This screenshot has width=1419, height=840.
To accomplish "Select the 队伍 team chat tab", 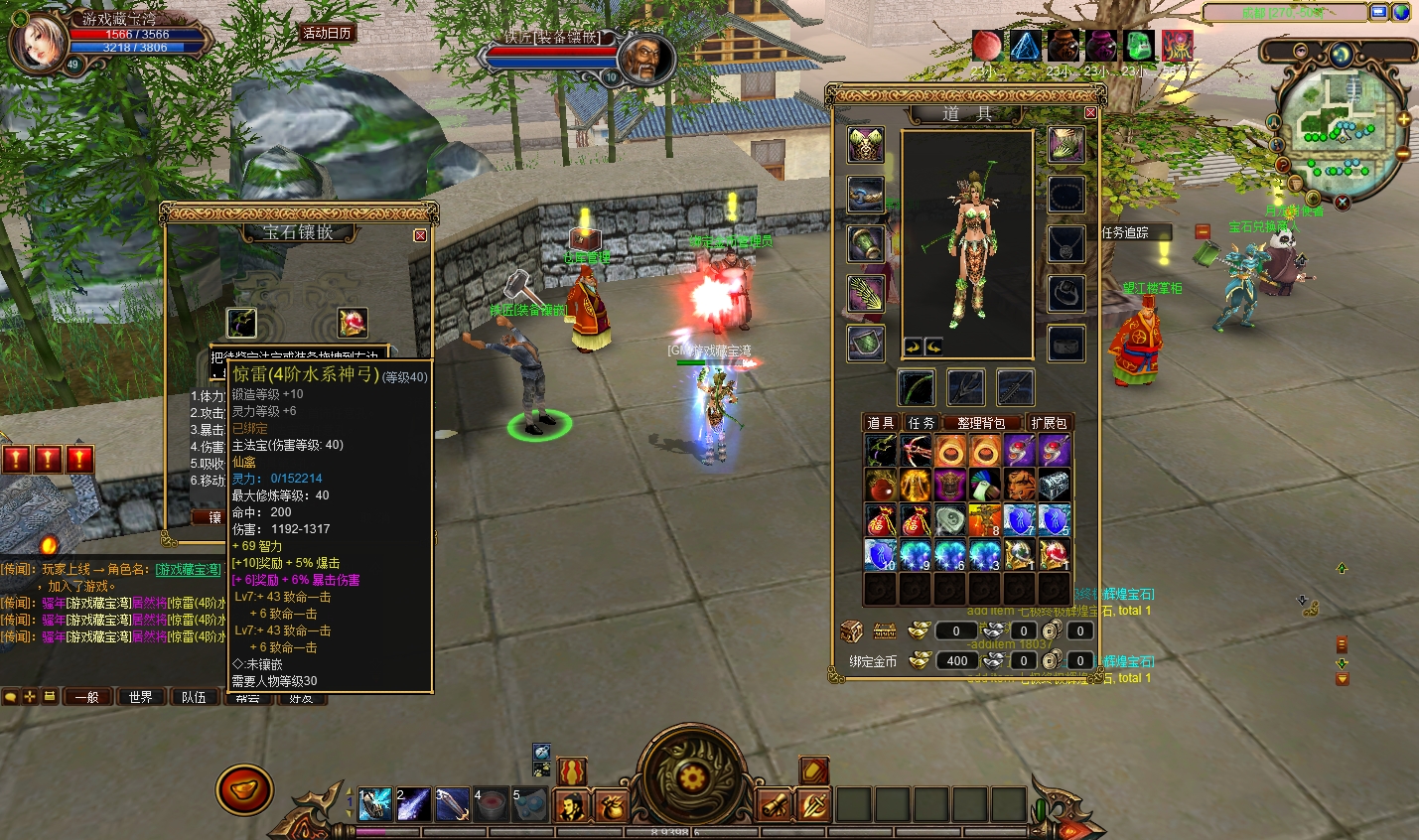I will point(194,697).
